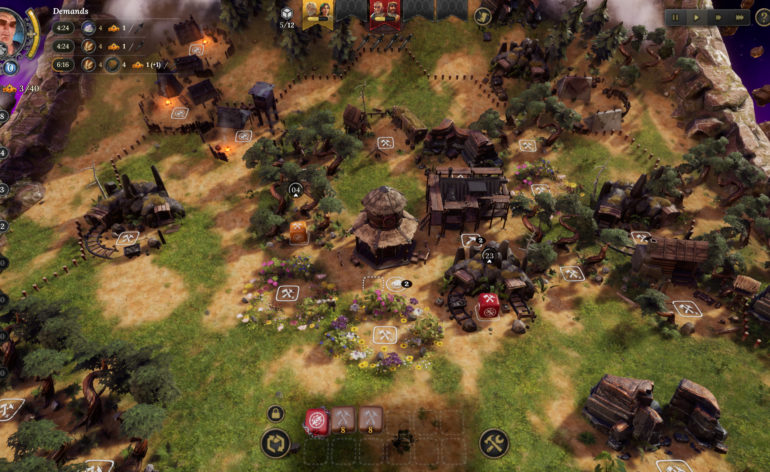Screen dimensions: 770x472
Task: Select the red faction portrait banner
Action: [384, 11]
